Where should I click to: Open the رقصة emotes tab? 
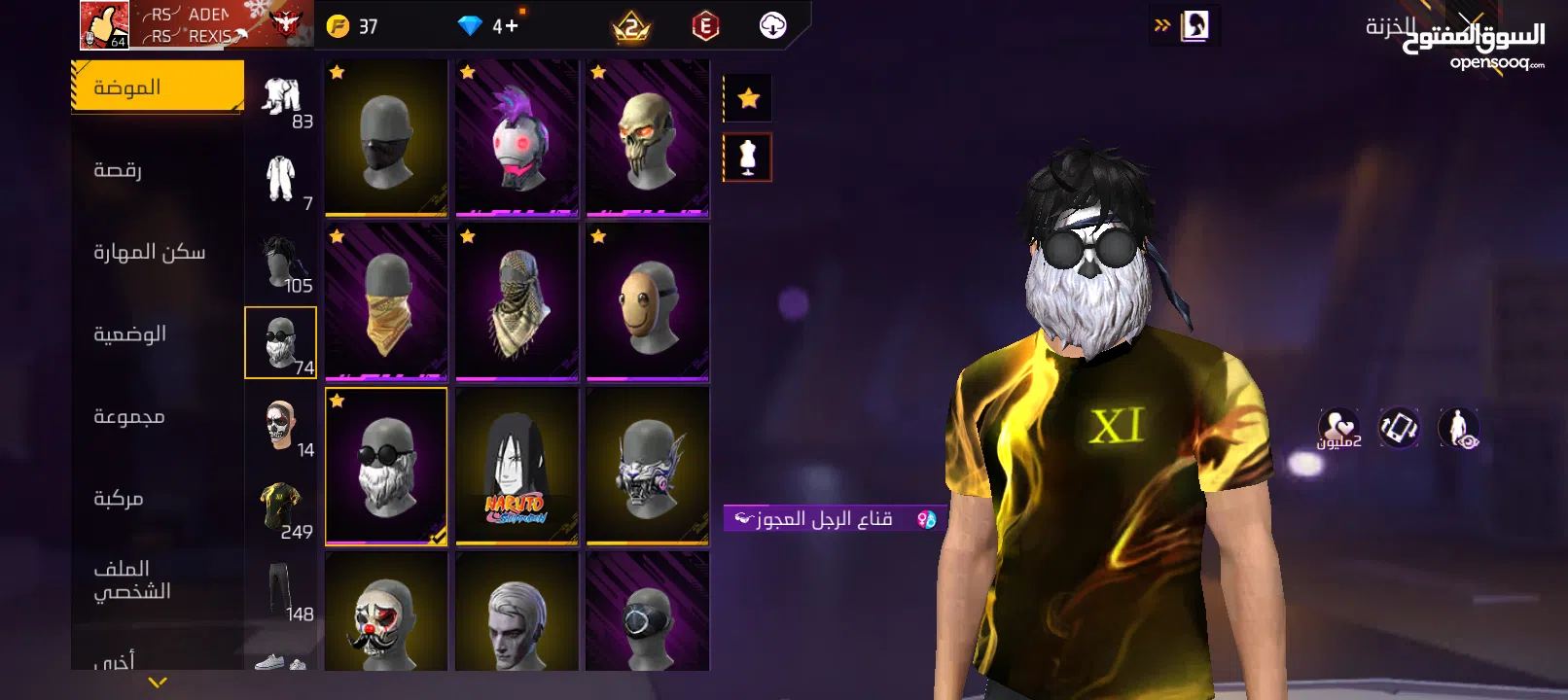[x=157, y=170]
